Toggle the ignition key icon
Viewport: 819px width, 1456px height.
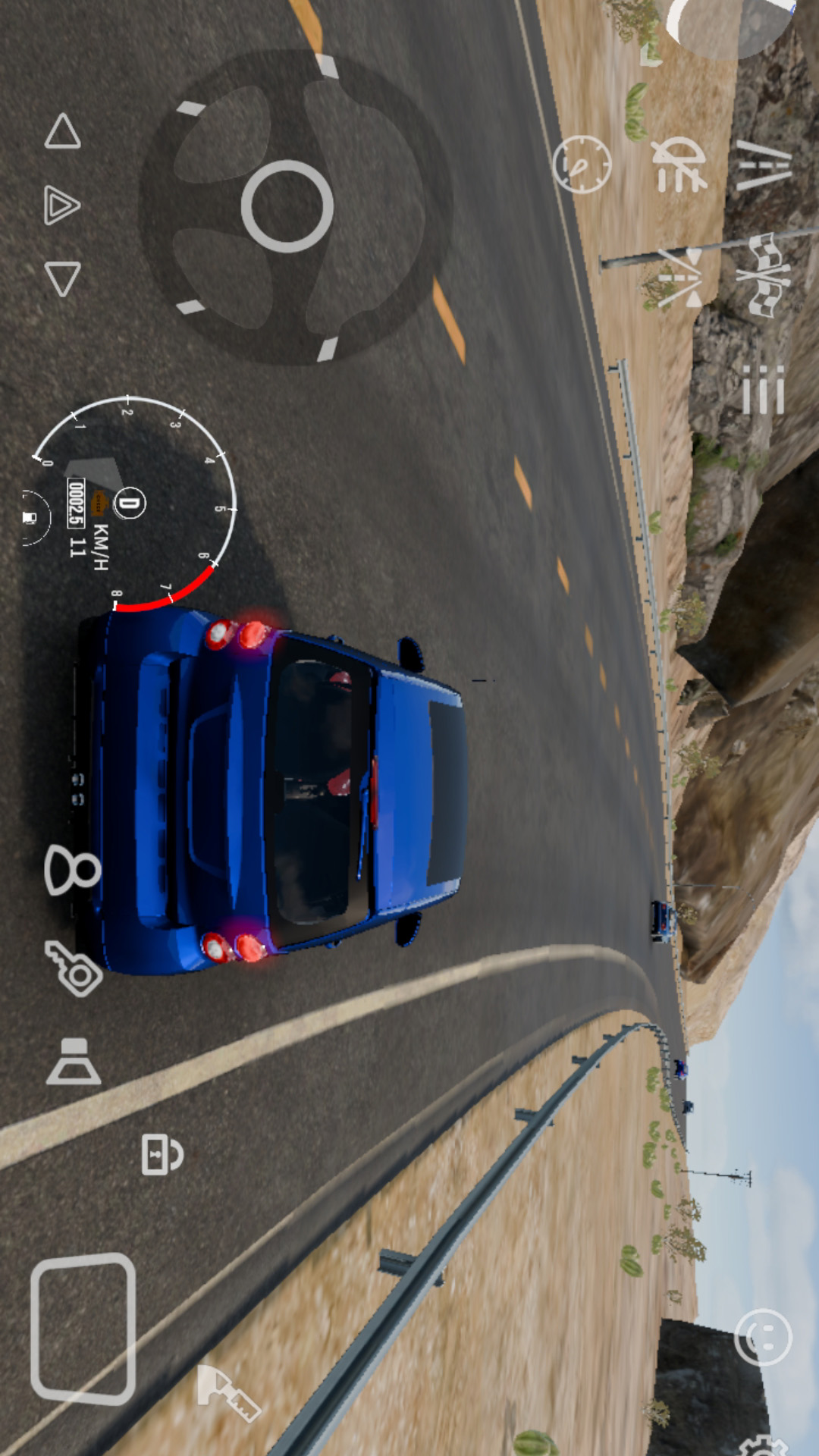pyautogui.click(x=74, y=968)
